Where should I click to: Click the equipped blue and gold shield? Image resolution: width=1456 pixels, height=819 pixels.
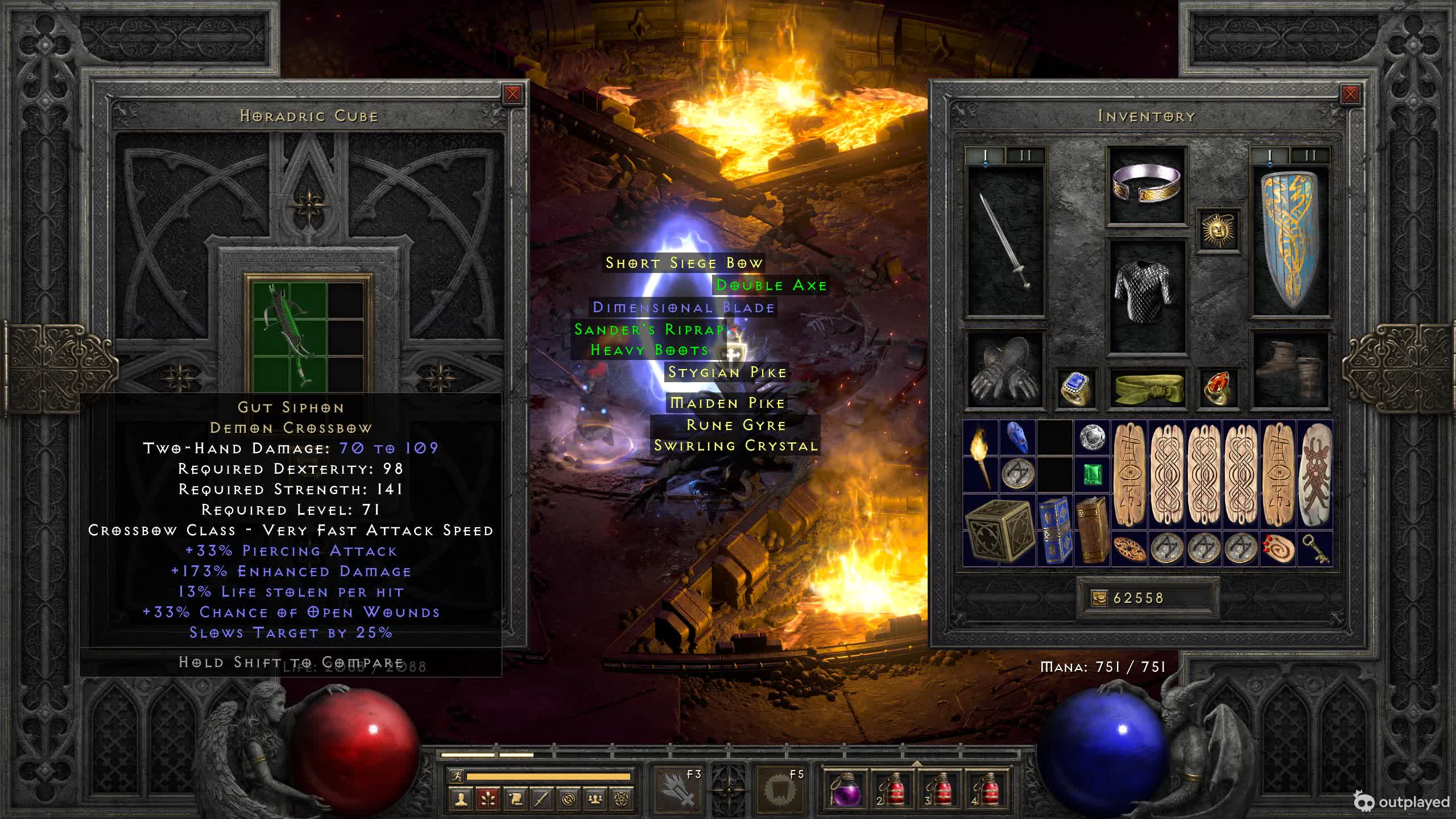(x=1290, y=239)
